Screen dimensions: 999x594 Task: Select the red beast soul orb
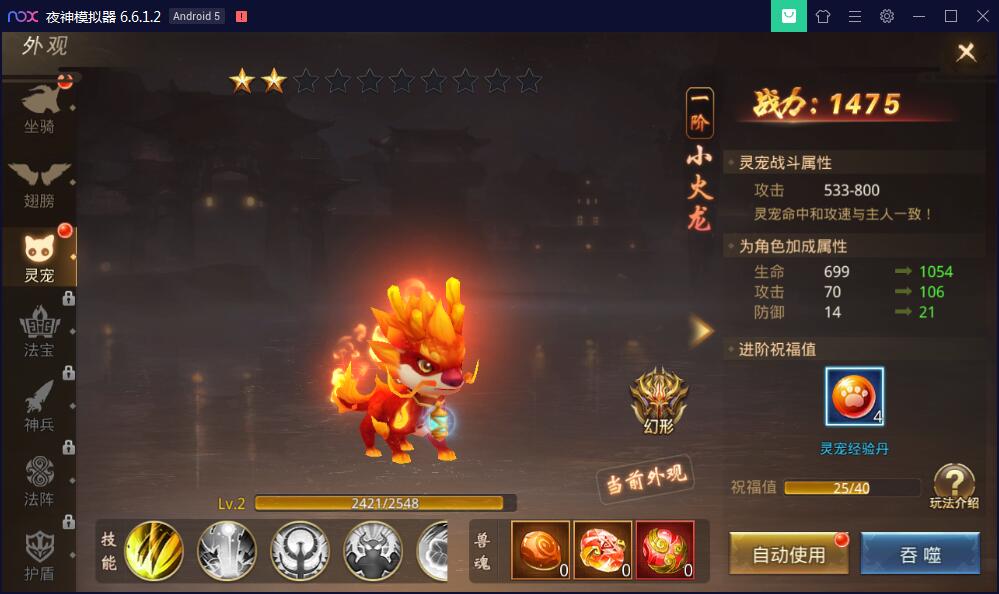pos(665,550)
